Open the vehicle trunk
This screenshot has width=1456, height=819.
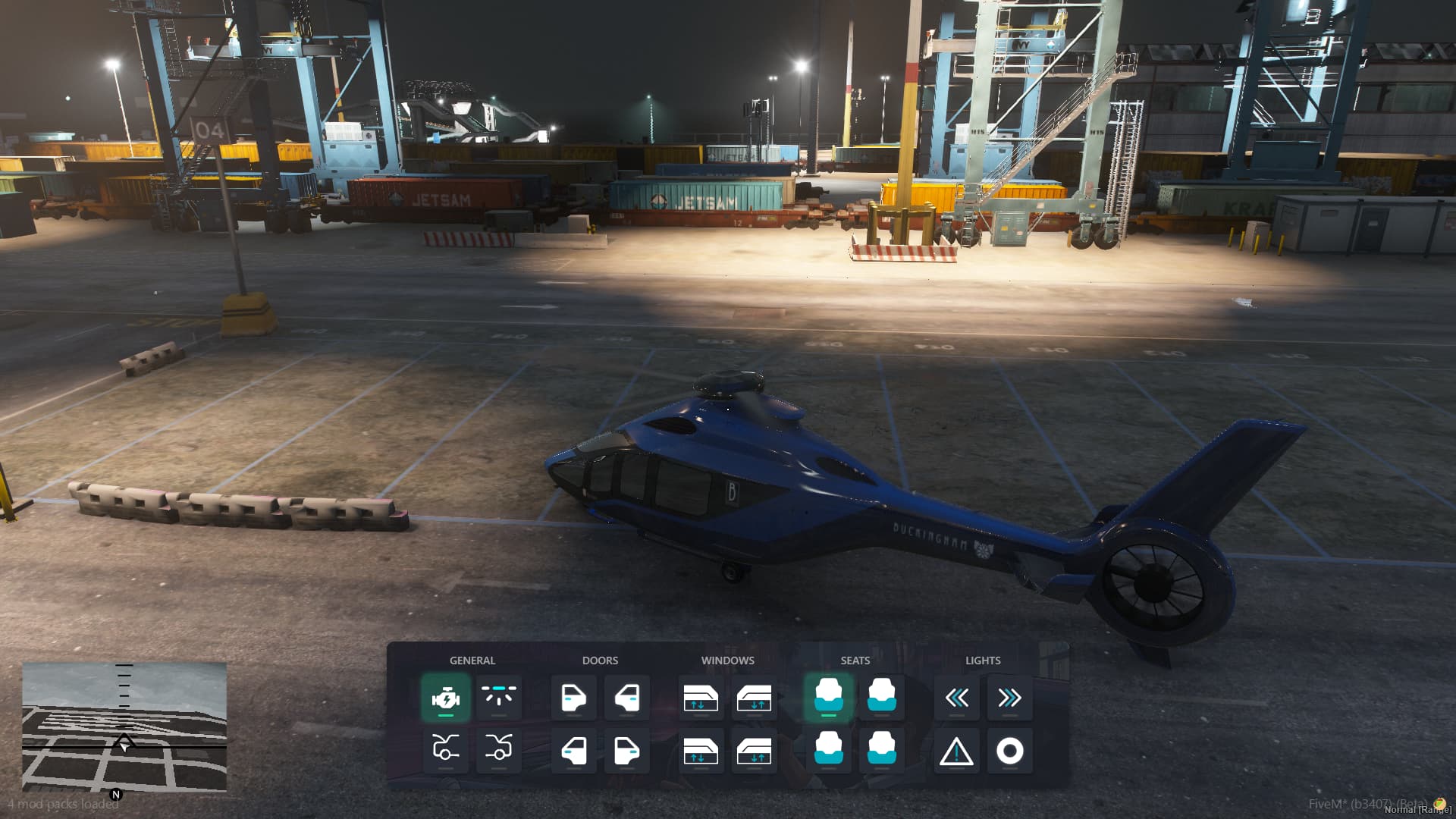click(498, 750)
